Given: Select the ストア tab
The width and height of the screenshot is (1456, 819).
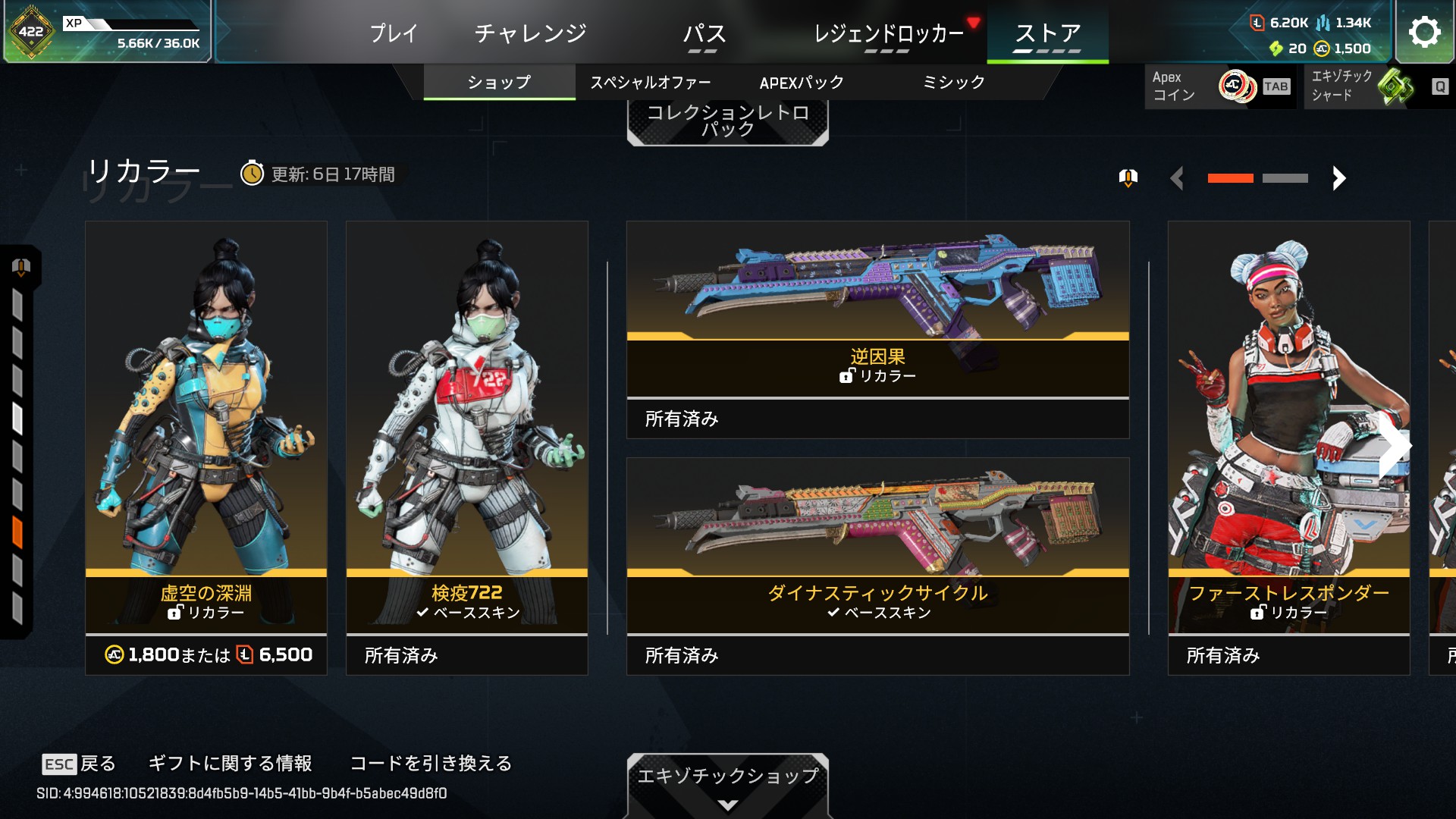Looking at the screenshot, I should click(1047, 33).
